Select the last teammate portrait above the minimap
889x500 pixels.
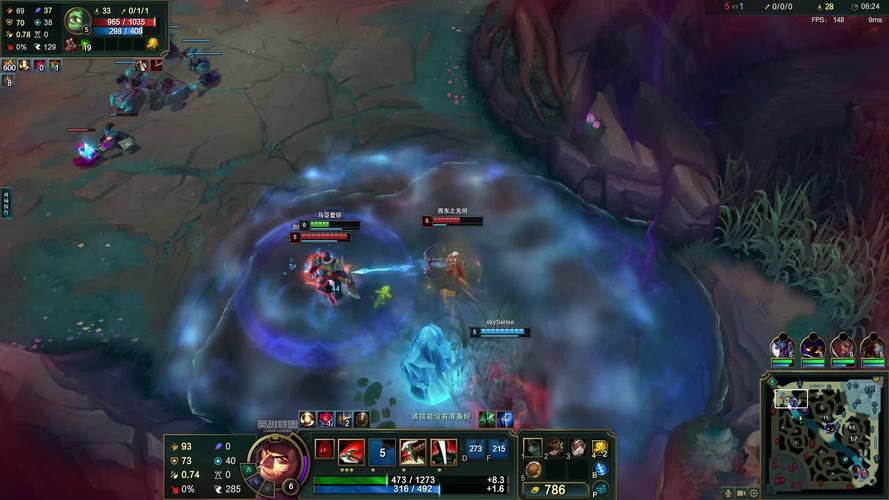click(x=873, y=347)
